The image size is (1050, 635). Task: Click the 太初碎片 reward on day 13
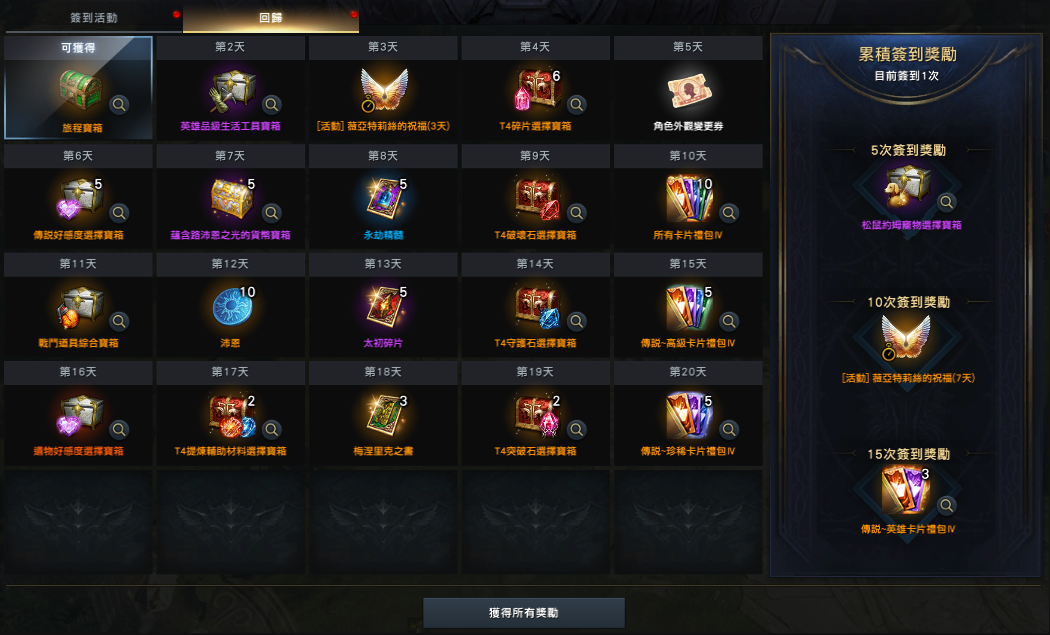[x=382, y=306]
